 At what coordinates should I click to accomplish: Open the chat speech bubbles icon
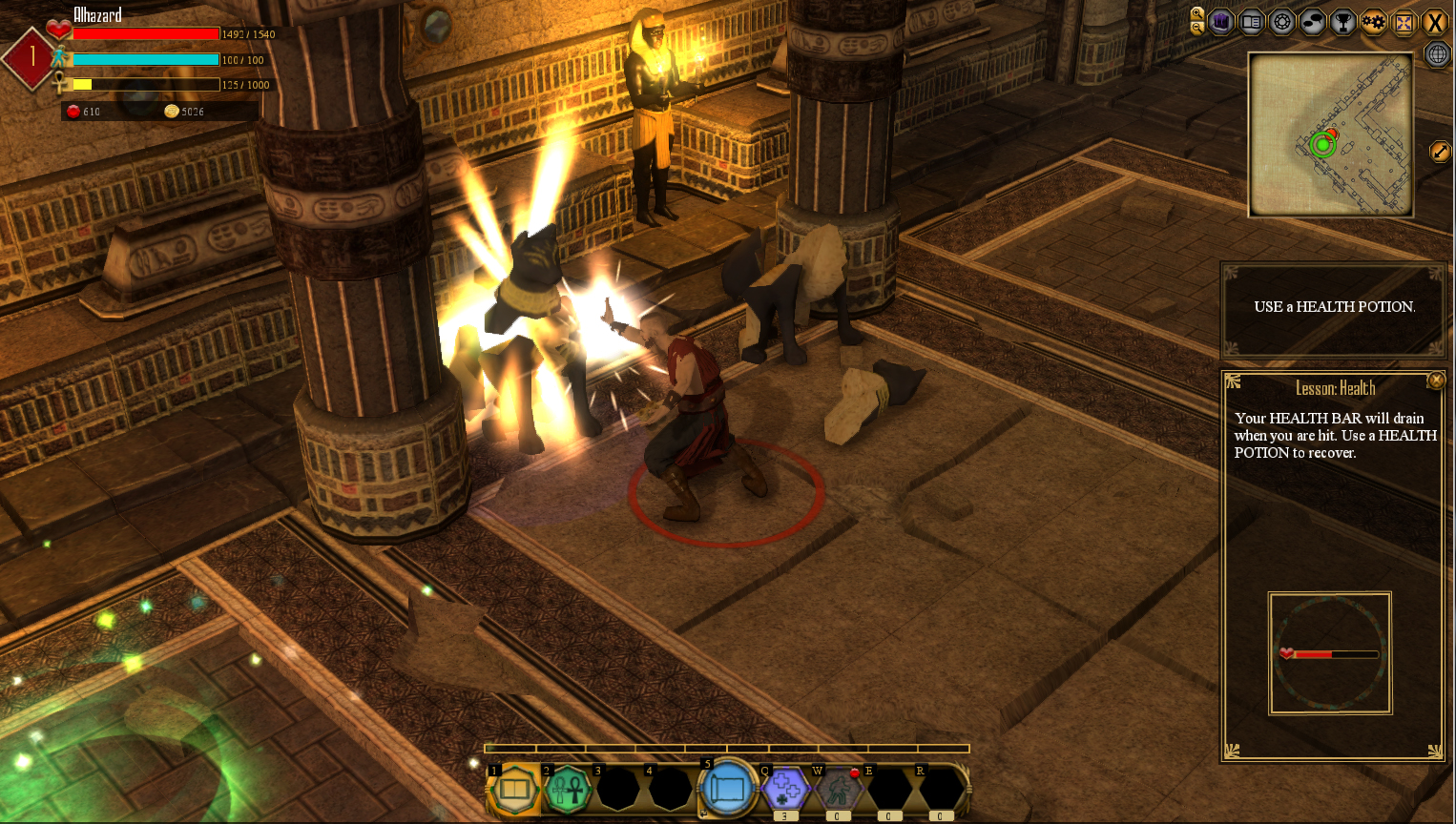(x=1313, y=22)
